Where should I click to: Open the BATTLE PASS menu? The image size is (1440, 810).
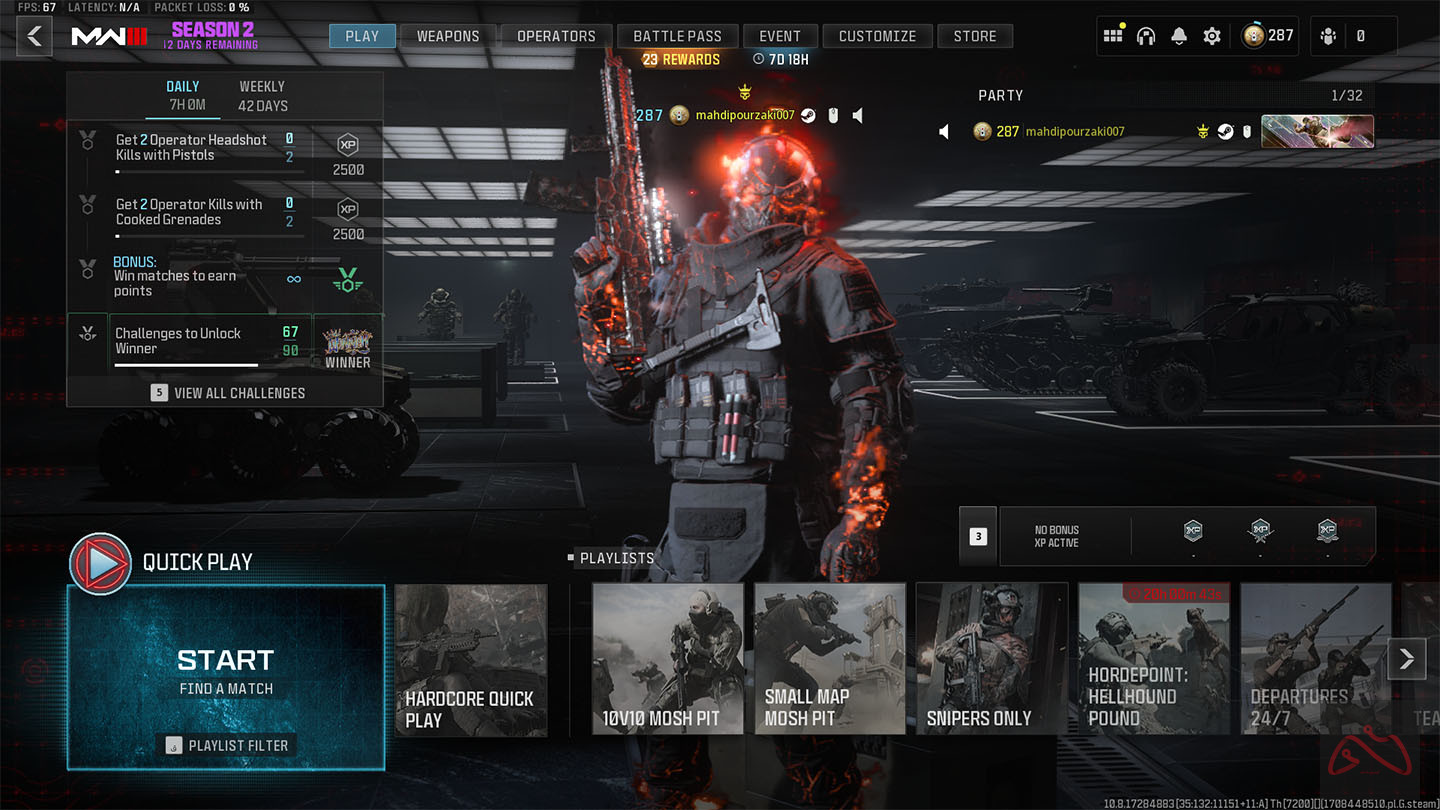[677, 35]
